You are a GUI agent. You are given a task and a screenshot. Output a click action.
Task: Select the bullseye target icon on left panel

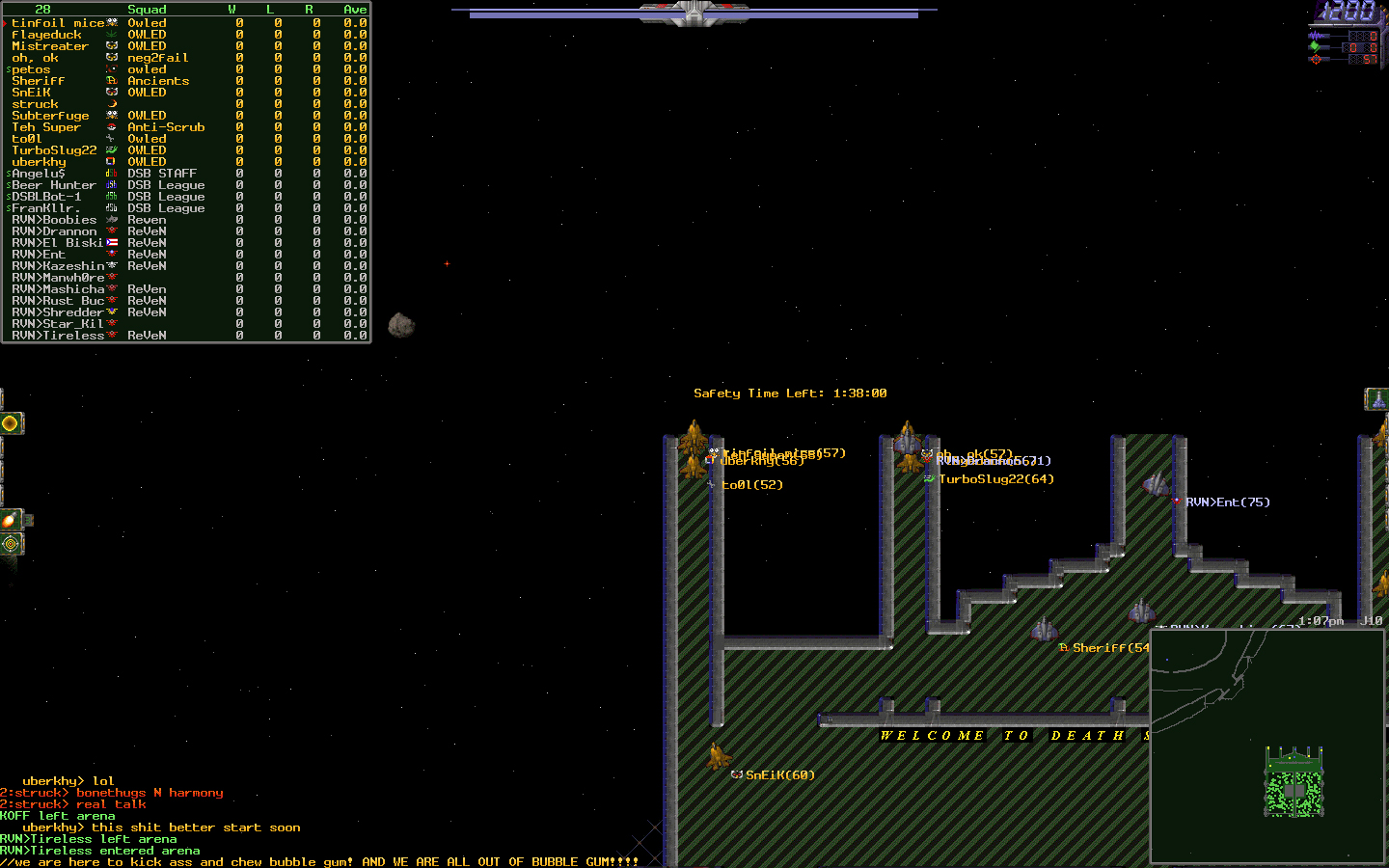coord(9,543)
